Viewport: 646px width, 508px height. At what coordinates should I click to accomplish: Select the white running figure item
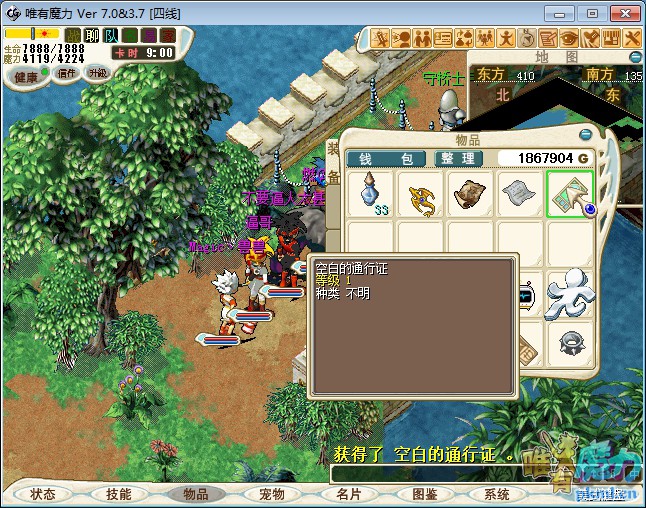[x=570, y=293]
